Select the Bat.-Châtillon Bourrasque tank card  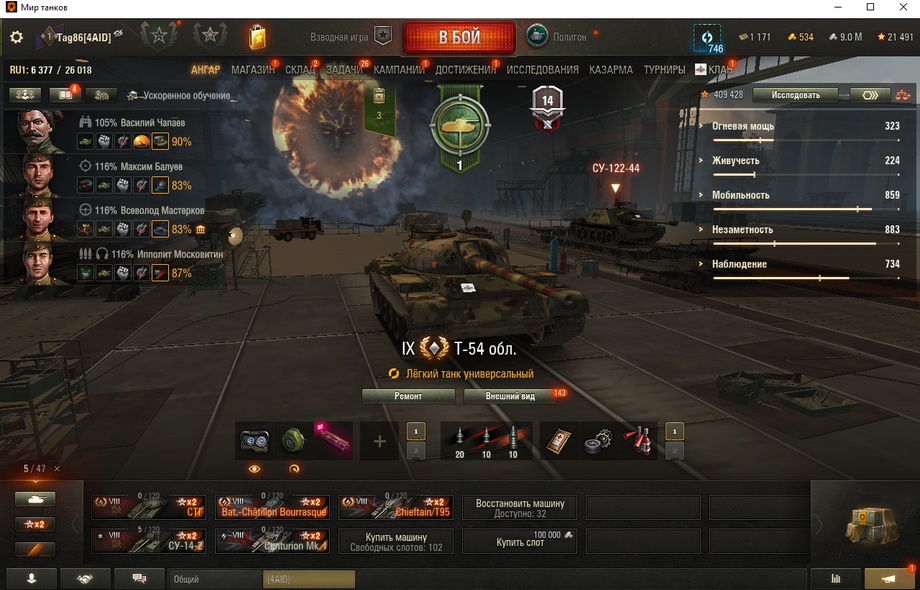coord(272,507)
